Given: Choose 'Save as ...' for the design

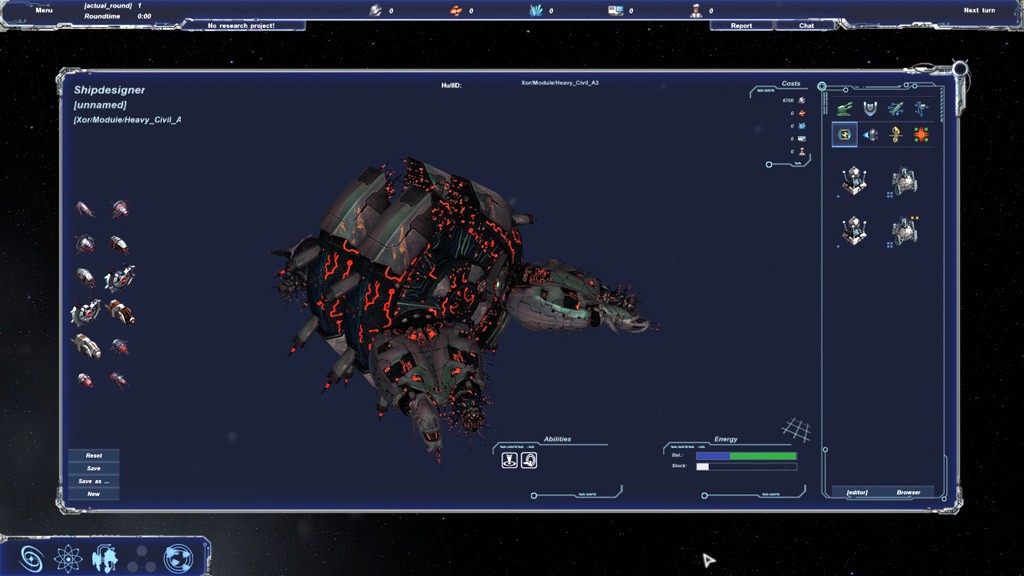Looking at the screenshot, I should pyautogui.click(x=93, y=481).
